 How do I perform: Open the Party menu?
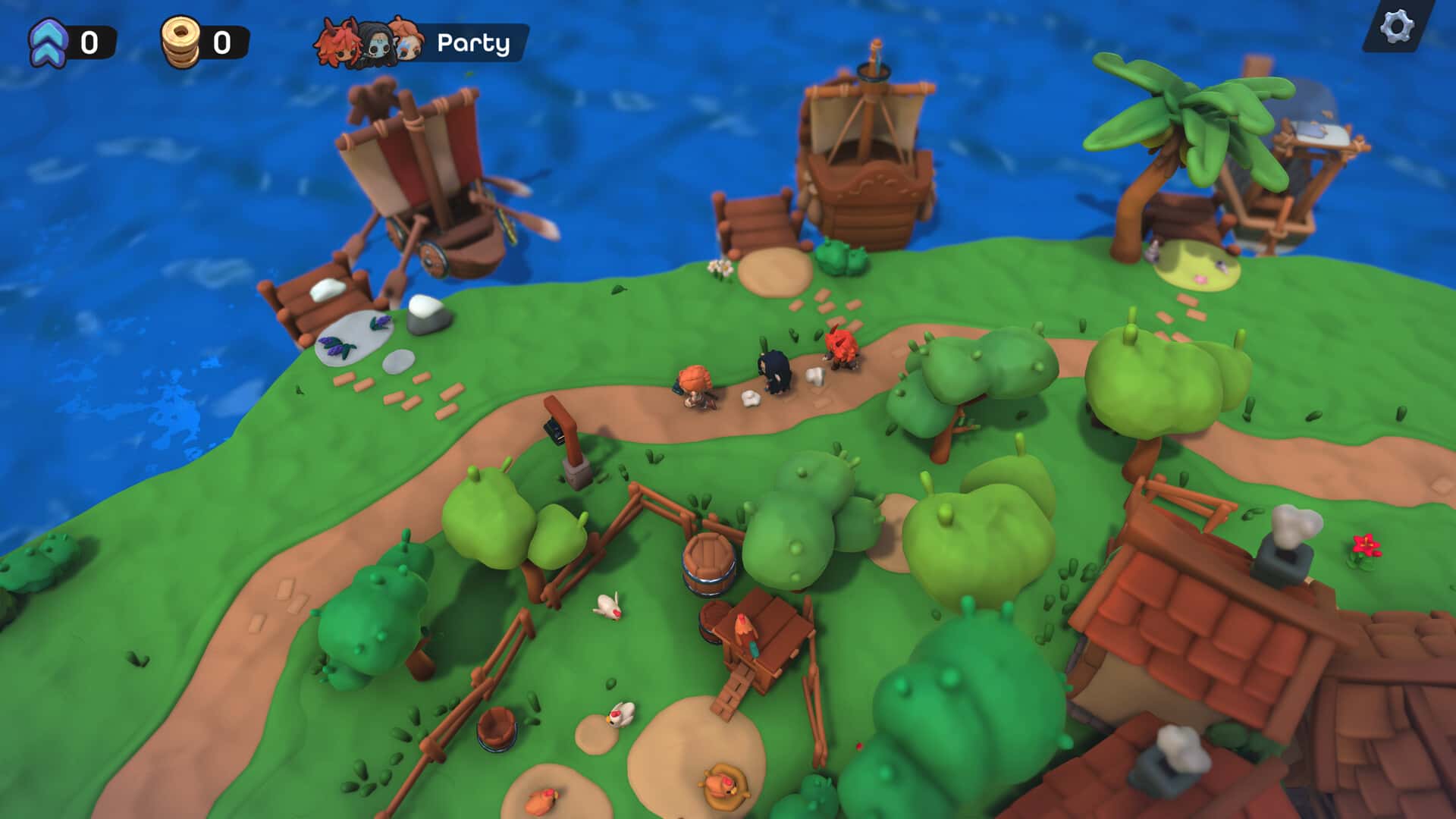click(x=422, y=43)
